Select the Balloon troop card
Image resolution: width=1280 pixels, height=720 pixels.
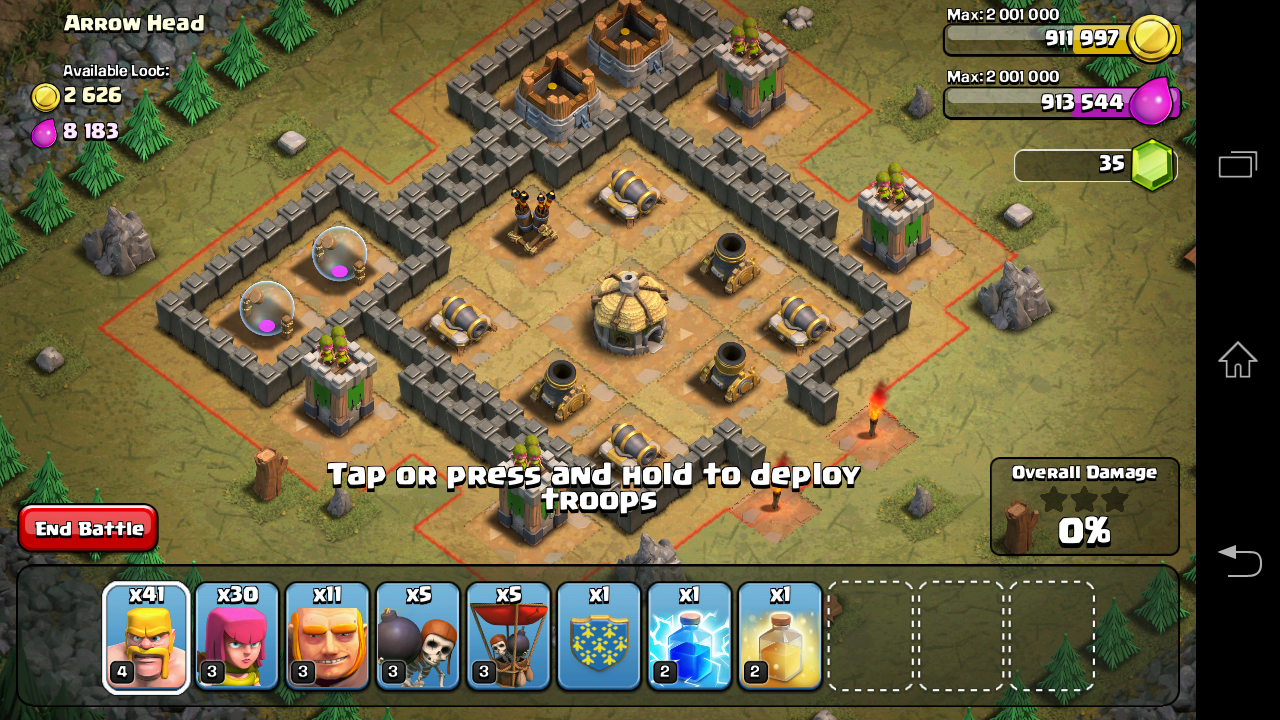click(x=508, y=637)
